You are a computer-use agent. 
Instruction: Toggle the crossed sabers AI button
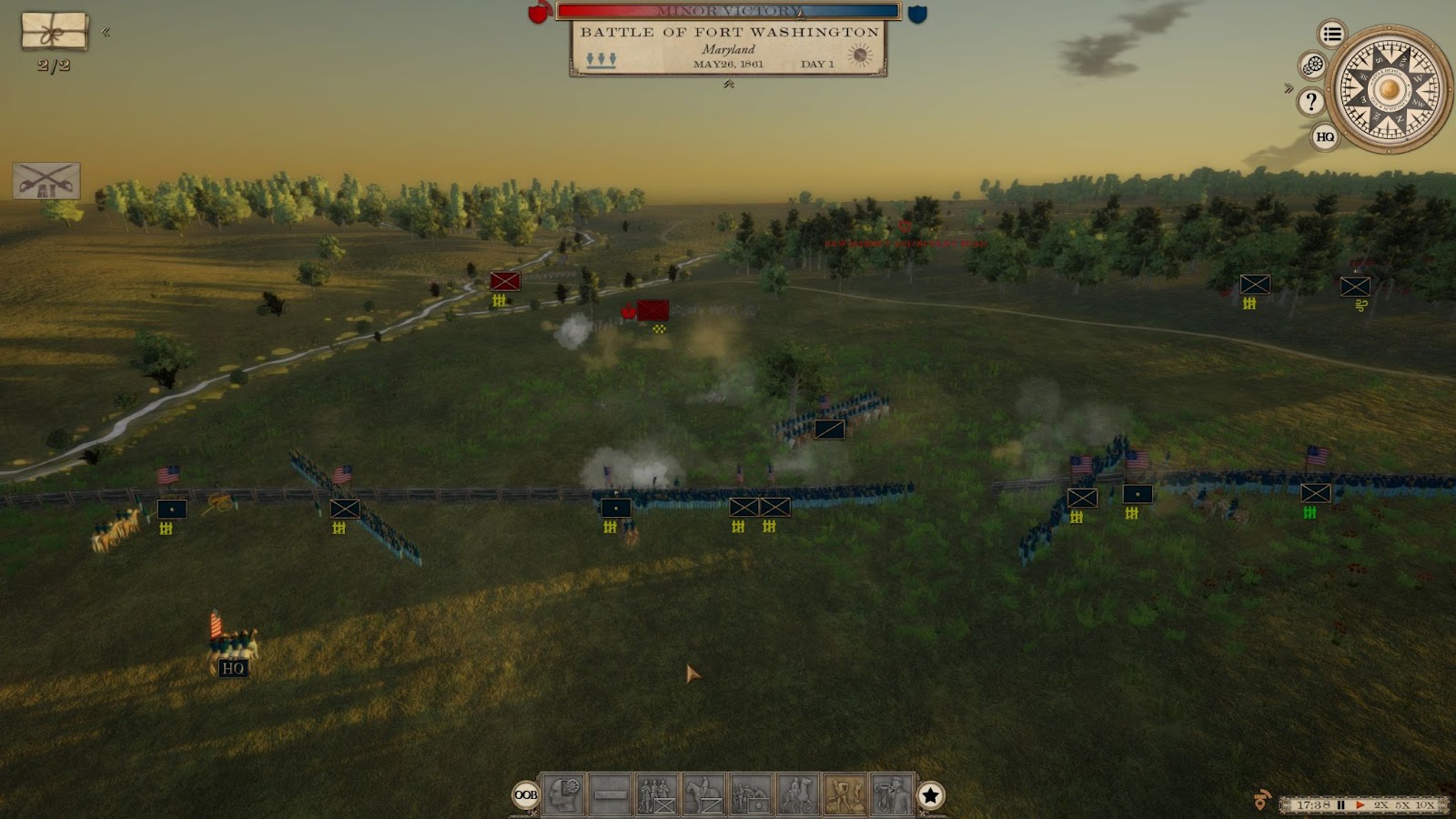point(46,181)
